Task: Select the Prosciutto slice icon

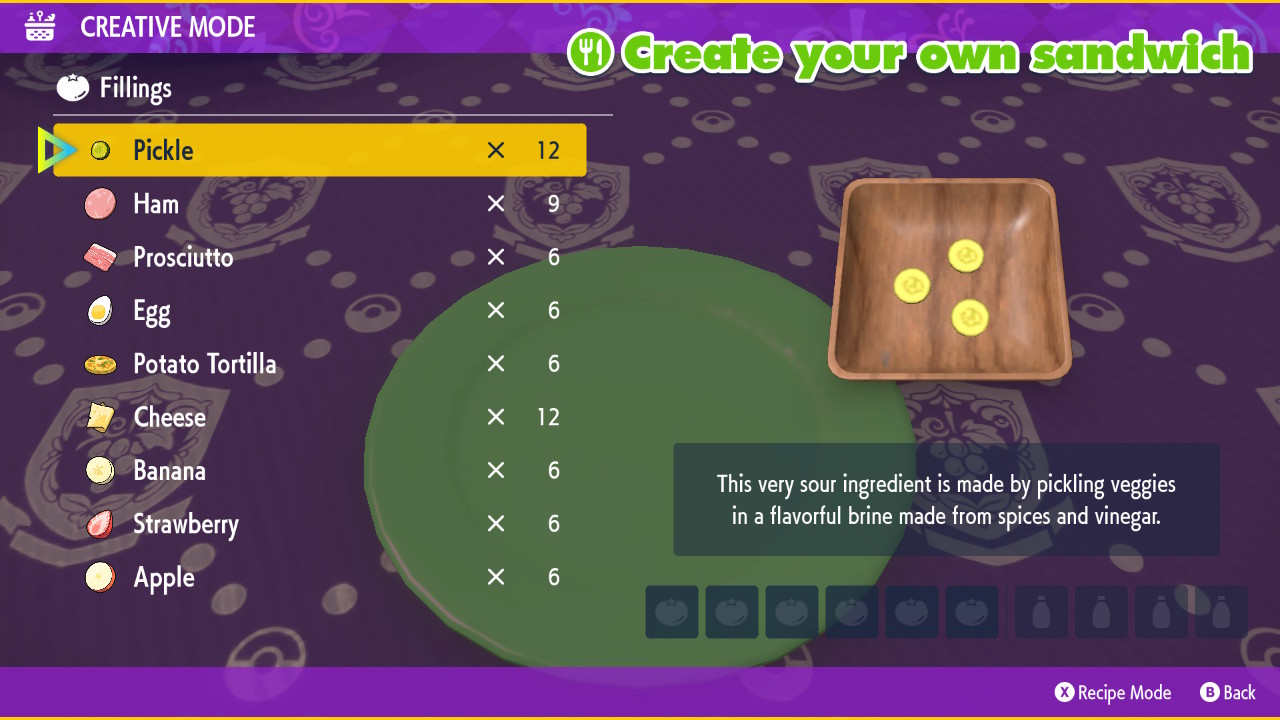Action: (102, 257)
